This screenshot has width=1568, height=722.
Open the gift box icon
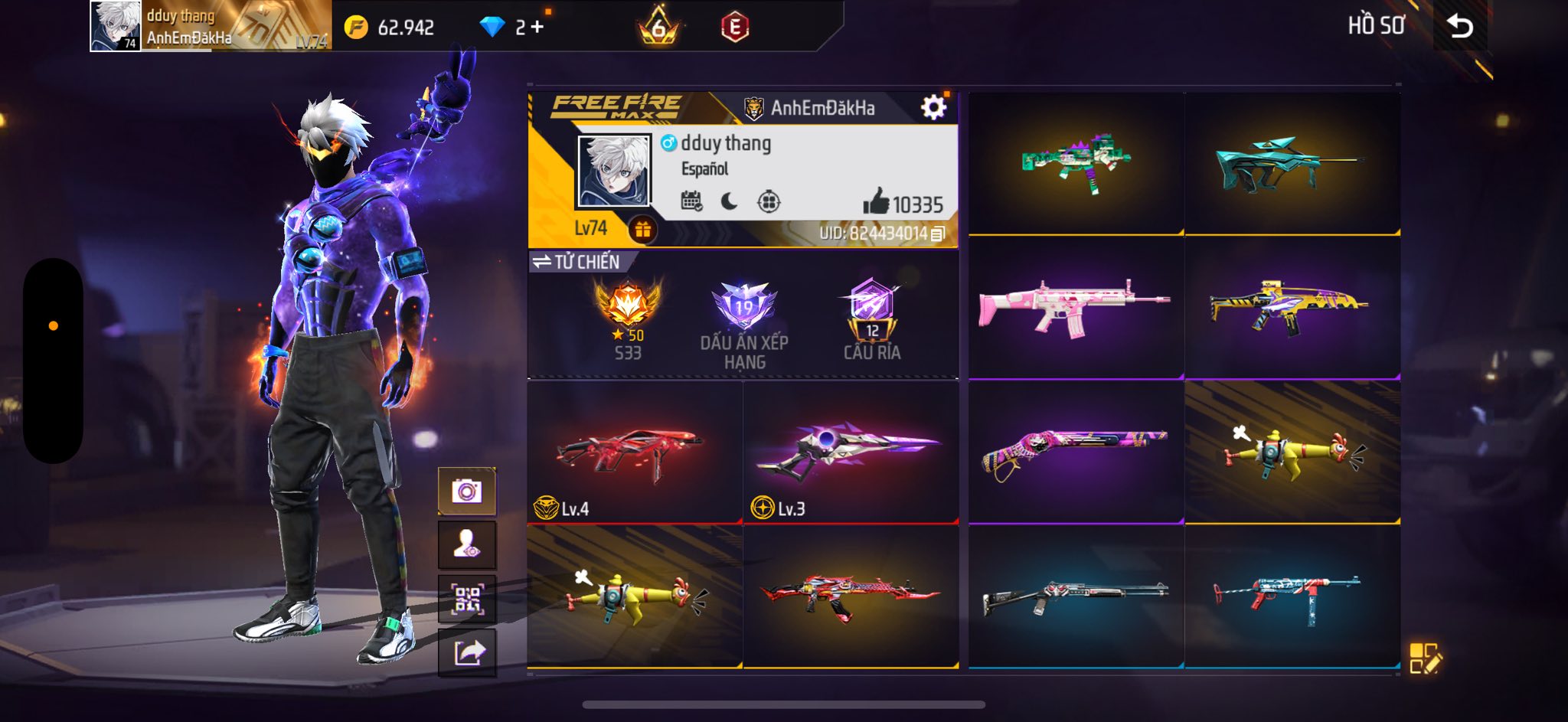[642, 229]
